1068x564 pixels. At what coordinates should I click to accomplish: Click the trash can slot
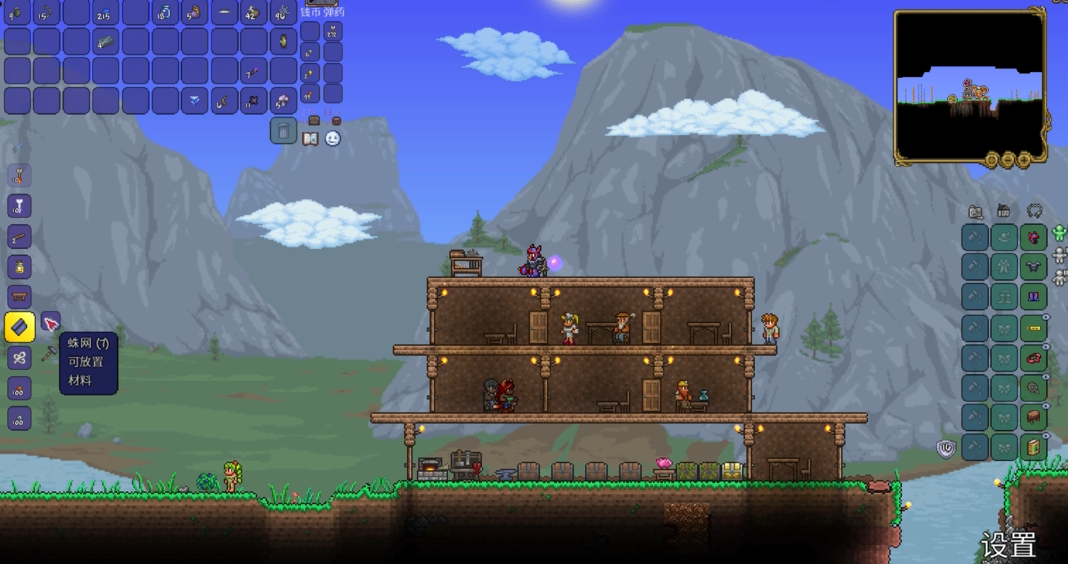click(283, 131)
